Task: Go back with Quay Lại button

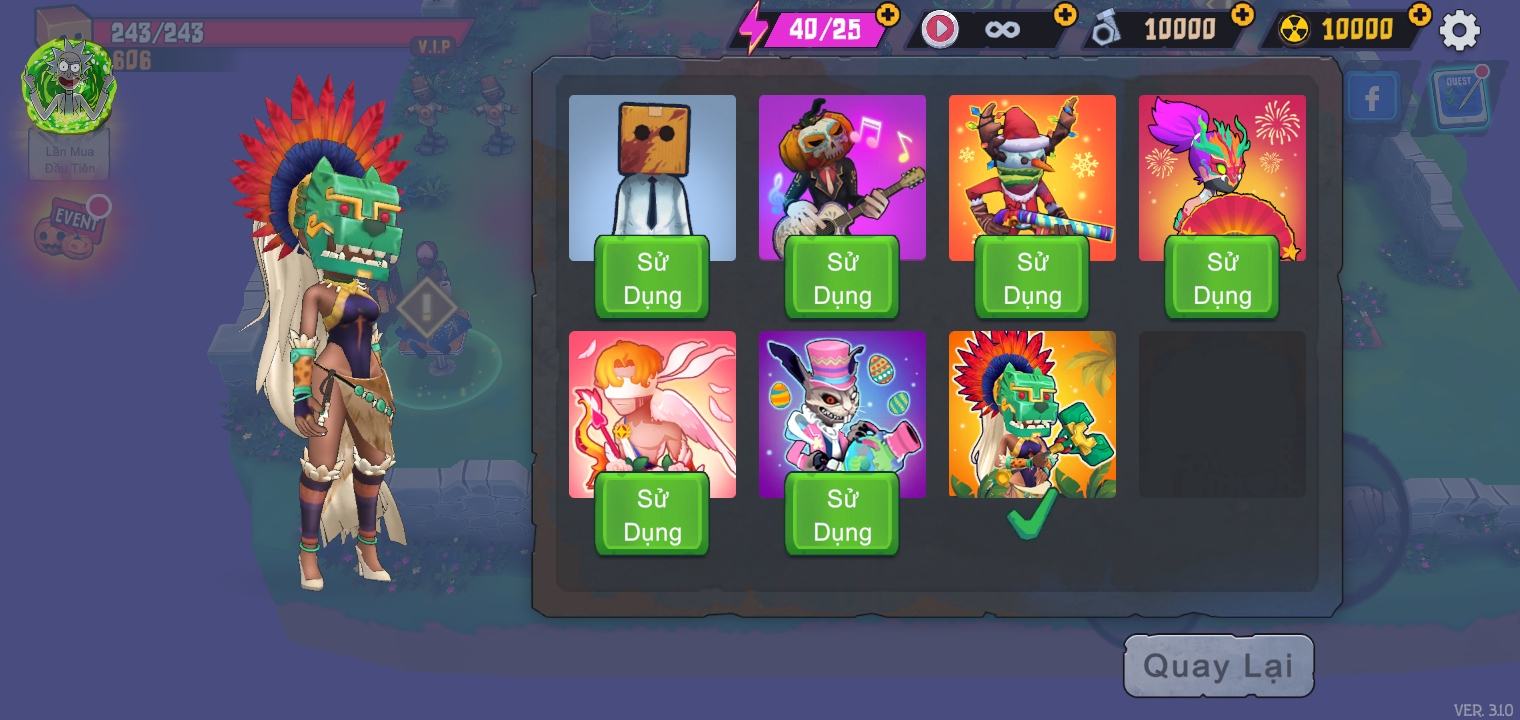Action: [1218, 666]
